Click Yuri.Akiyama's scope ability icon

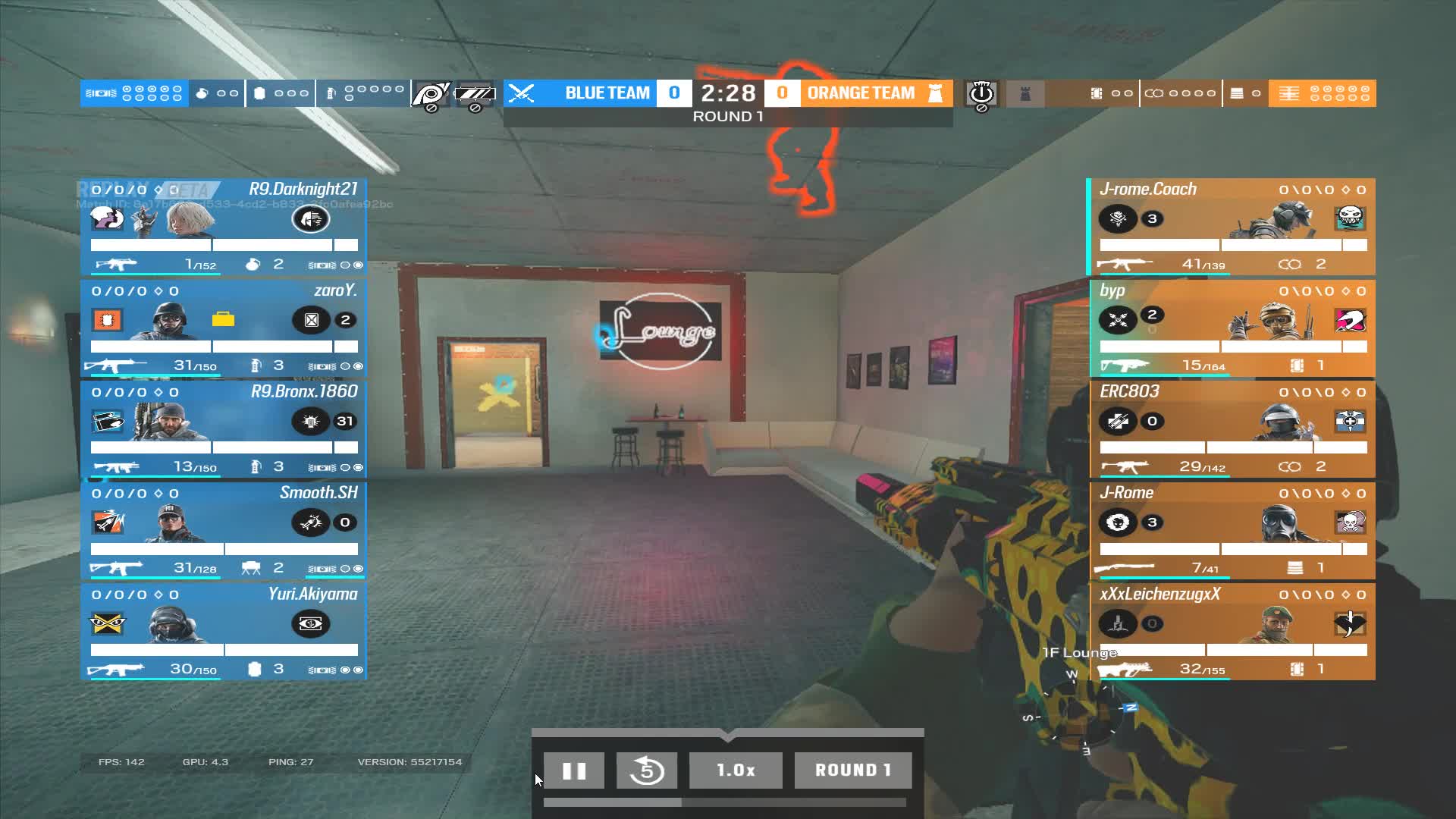pos(312,624)
